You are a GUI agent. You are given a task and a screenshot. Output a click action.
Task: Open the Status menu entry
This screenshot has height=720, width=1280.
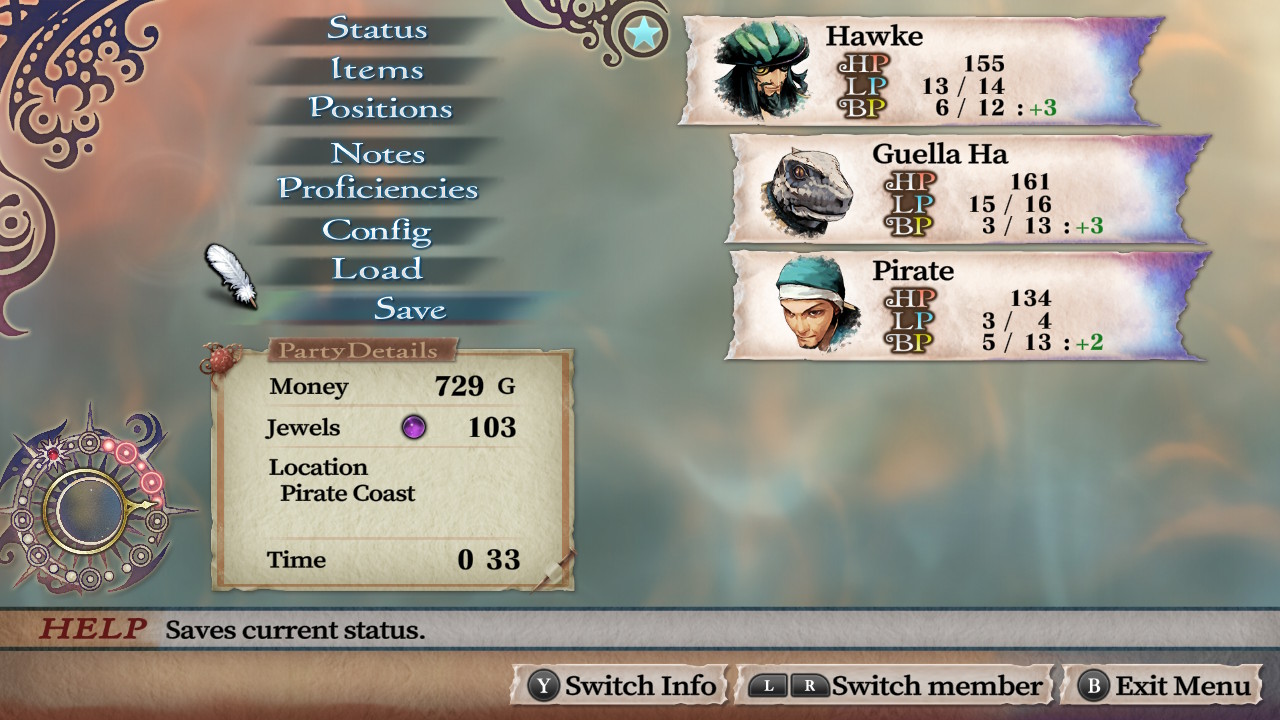377,28
